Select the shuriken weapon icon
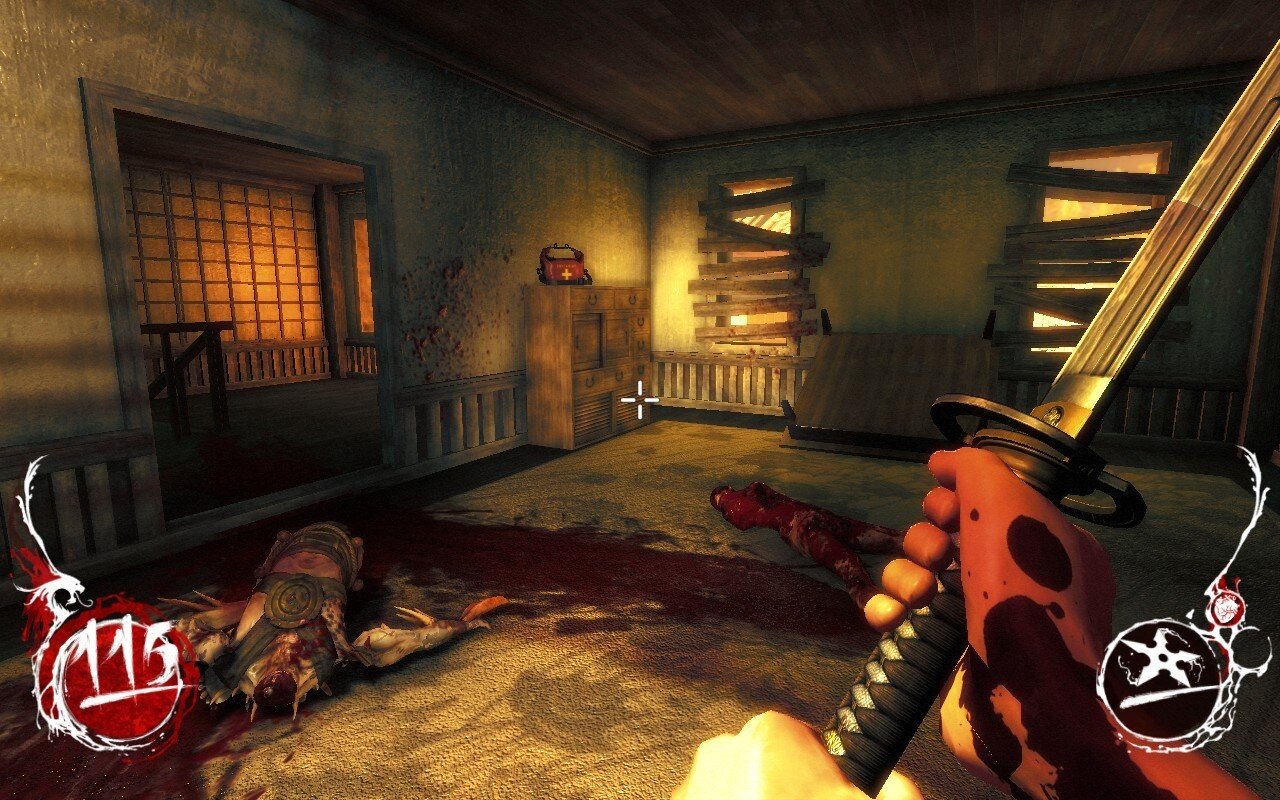Image resolution: width=1280 pixels, height=800 pixels. click(1161, 657)
